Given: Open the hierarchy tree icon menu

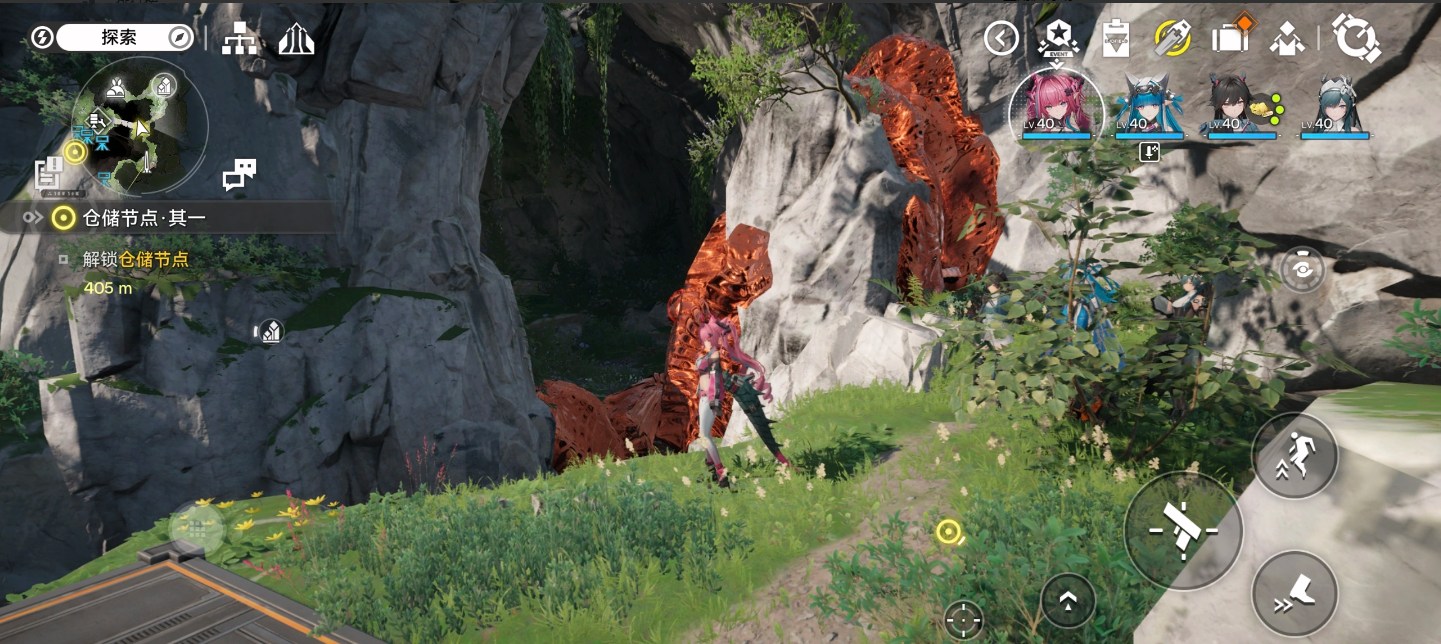Looking at the screenshot, I should [x=240, y=39].
